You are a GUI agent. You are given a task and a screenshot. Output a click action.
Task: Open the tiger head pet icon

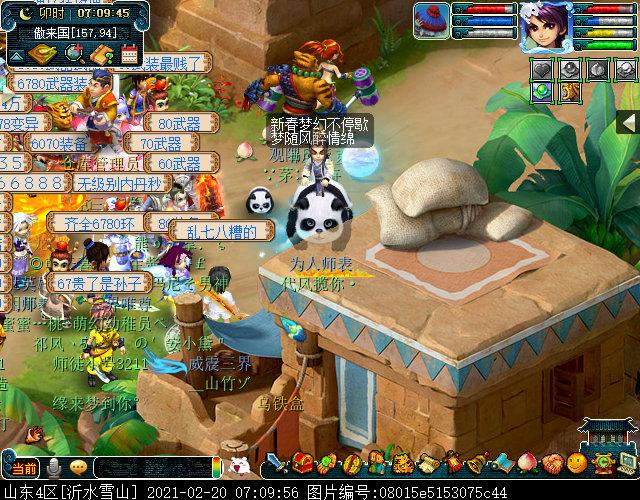coord(401,465)
